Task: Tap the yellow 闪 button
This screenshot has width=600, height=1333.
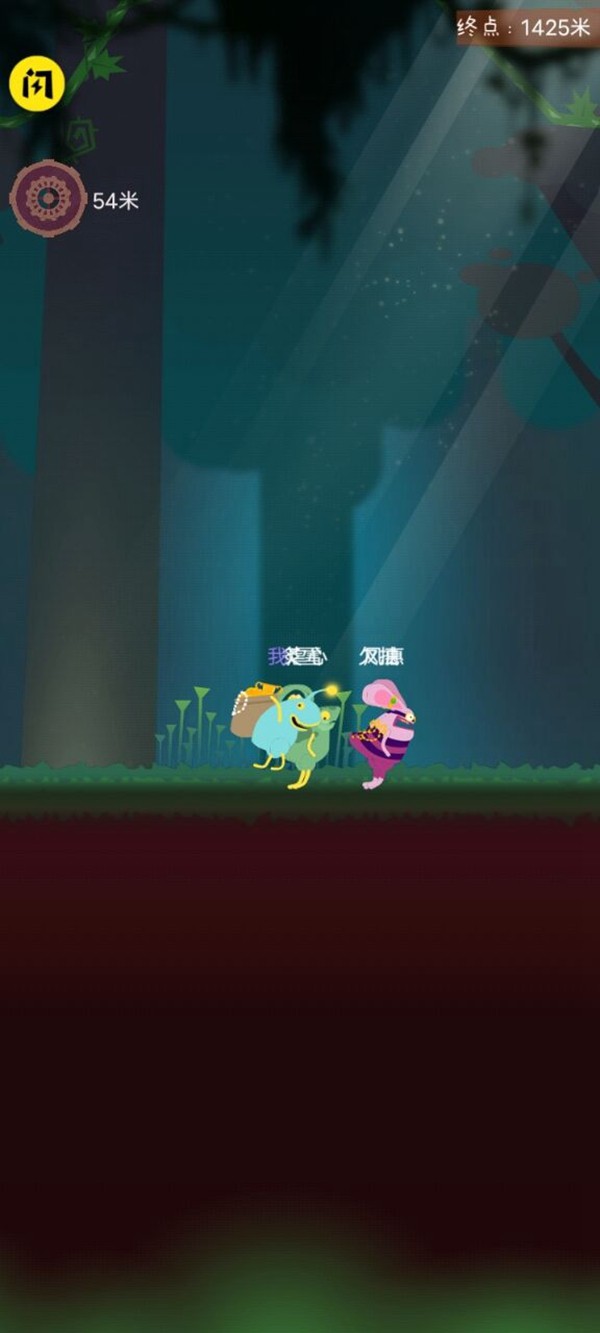Action: coord(37,84)
